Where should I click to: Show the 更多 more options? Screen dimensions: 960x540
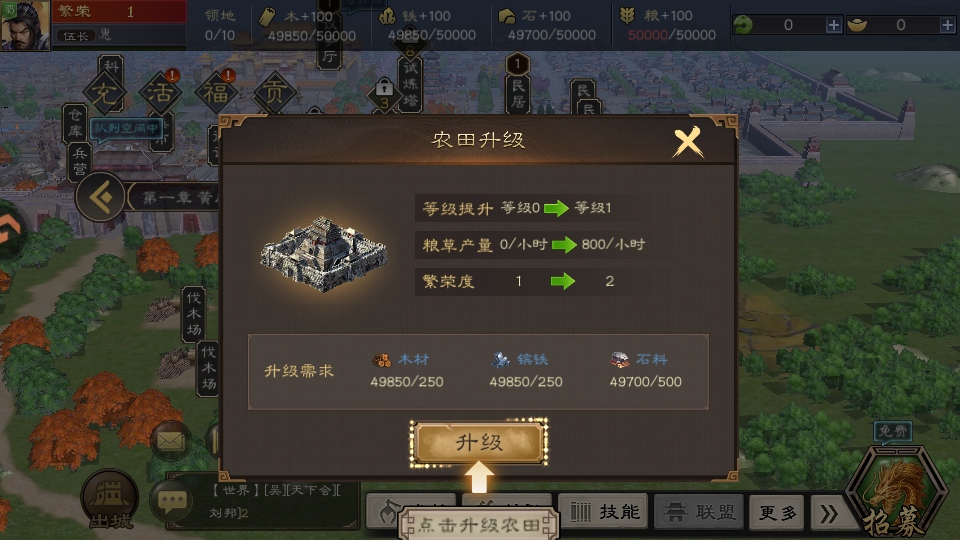776,512
